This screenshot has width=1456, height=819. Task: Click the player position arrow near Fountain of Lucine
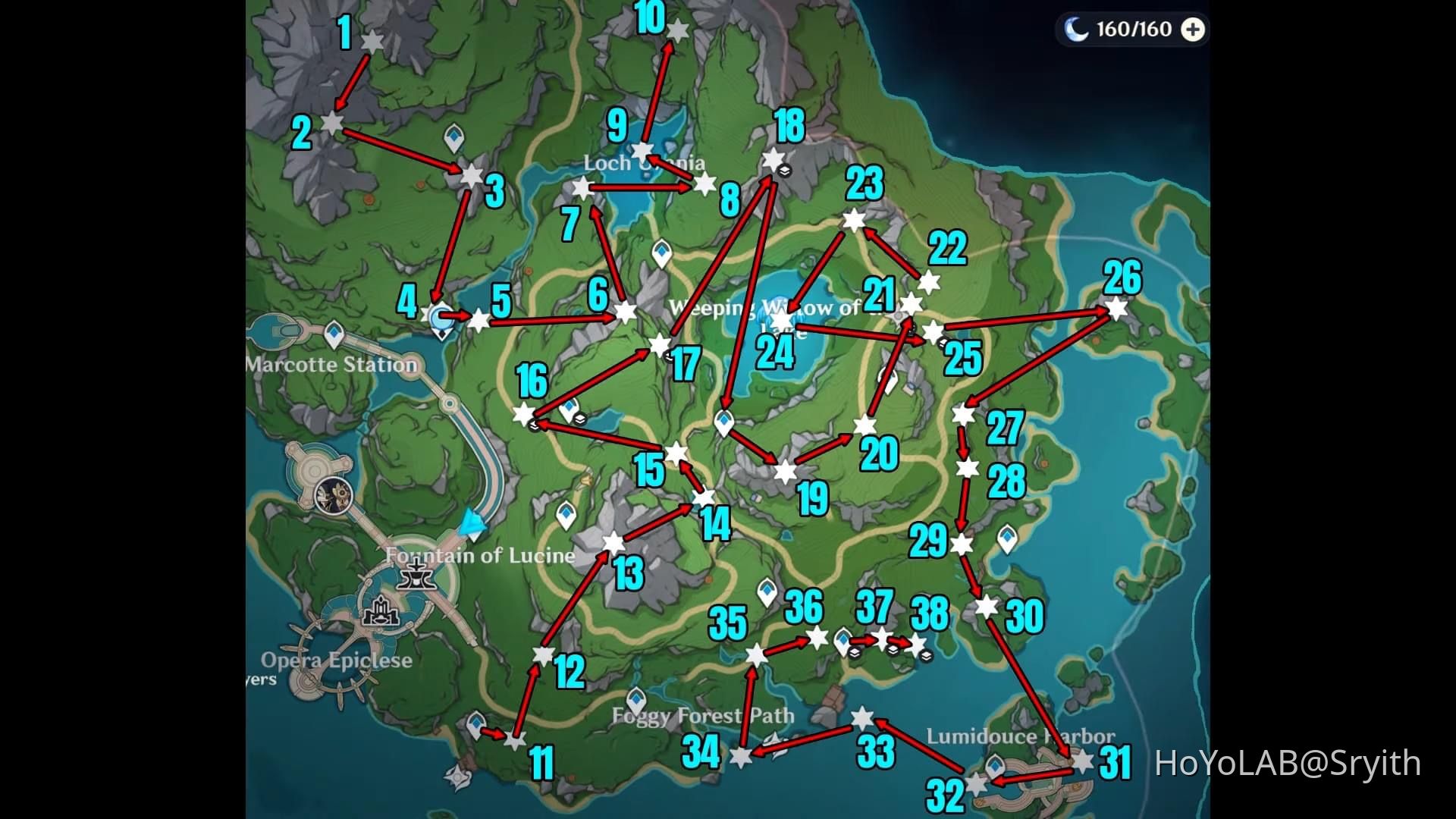click(474, 523)
